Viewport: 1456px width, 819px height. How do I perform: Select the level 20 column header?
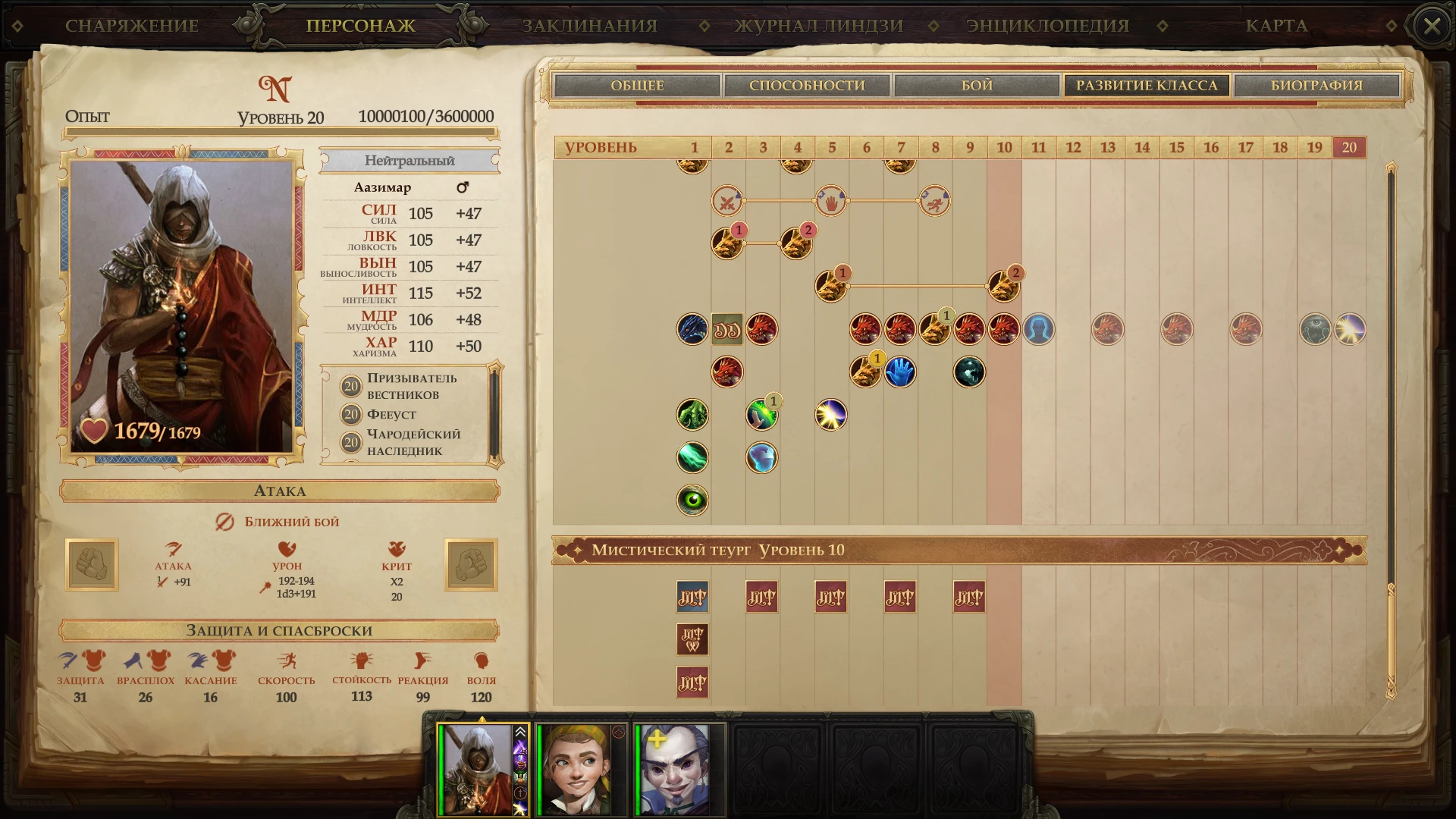click(x=1350, y=147)
